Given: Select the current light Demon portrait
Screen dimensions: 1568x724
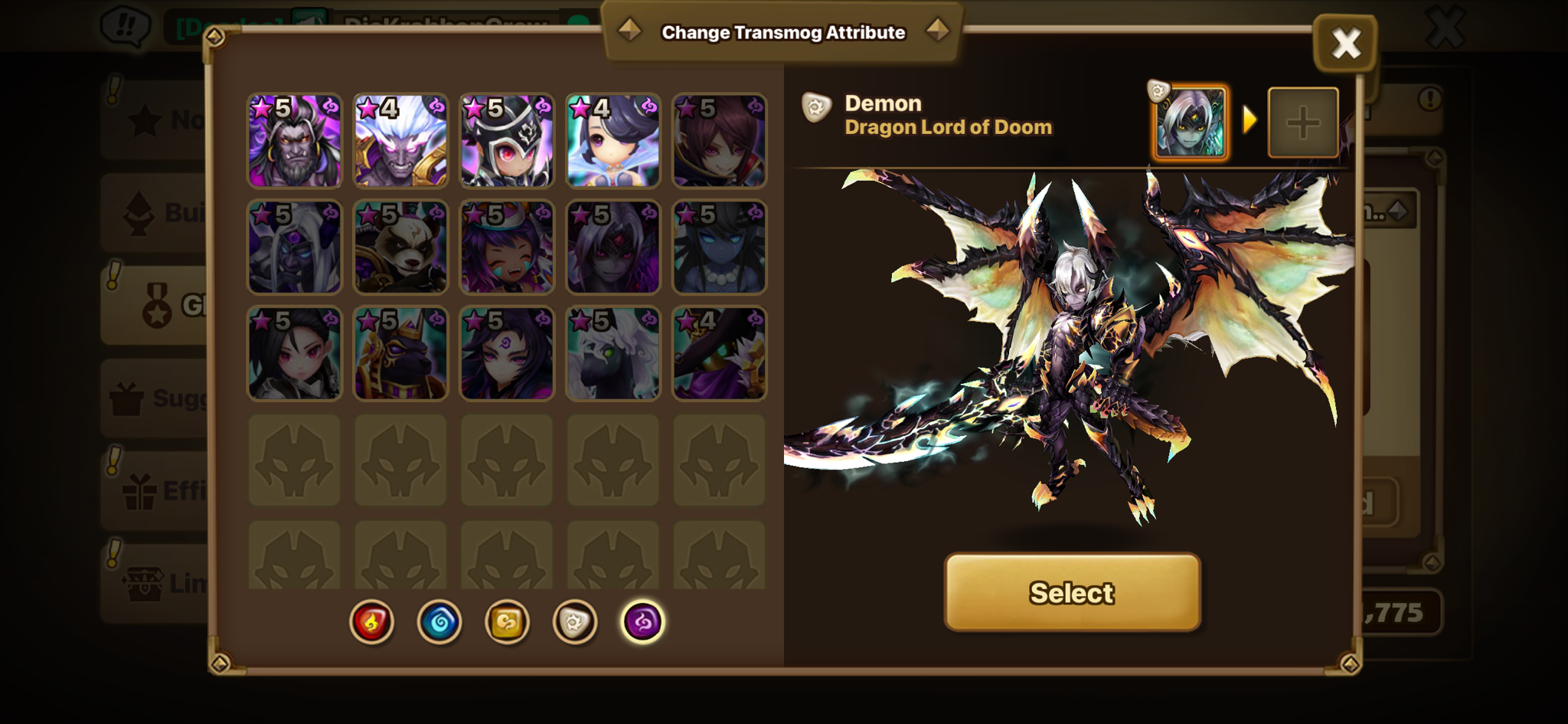Looking at the screenshot, I should [x=1190, y=123].
